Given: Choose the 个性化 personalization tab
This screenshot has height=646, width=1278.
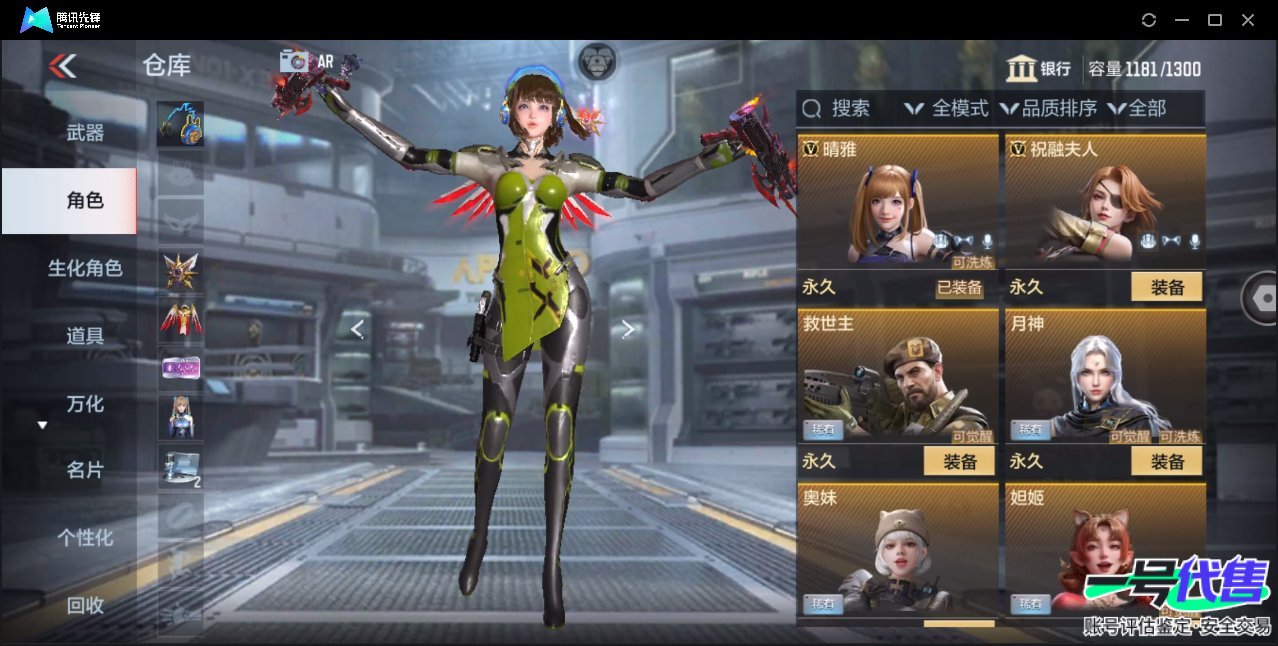Looking at the screenshot, I should pos(85,537).
